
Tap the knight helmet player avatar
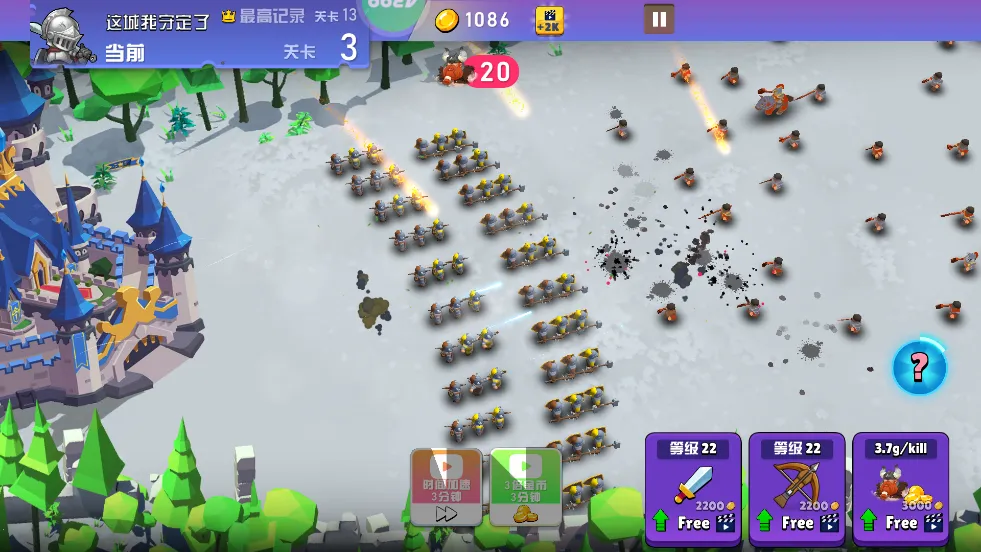[x=62, y=33]
